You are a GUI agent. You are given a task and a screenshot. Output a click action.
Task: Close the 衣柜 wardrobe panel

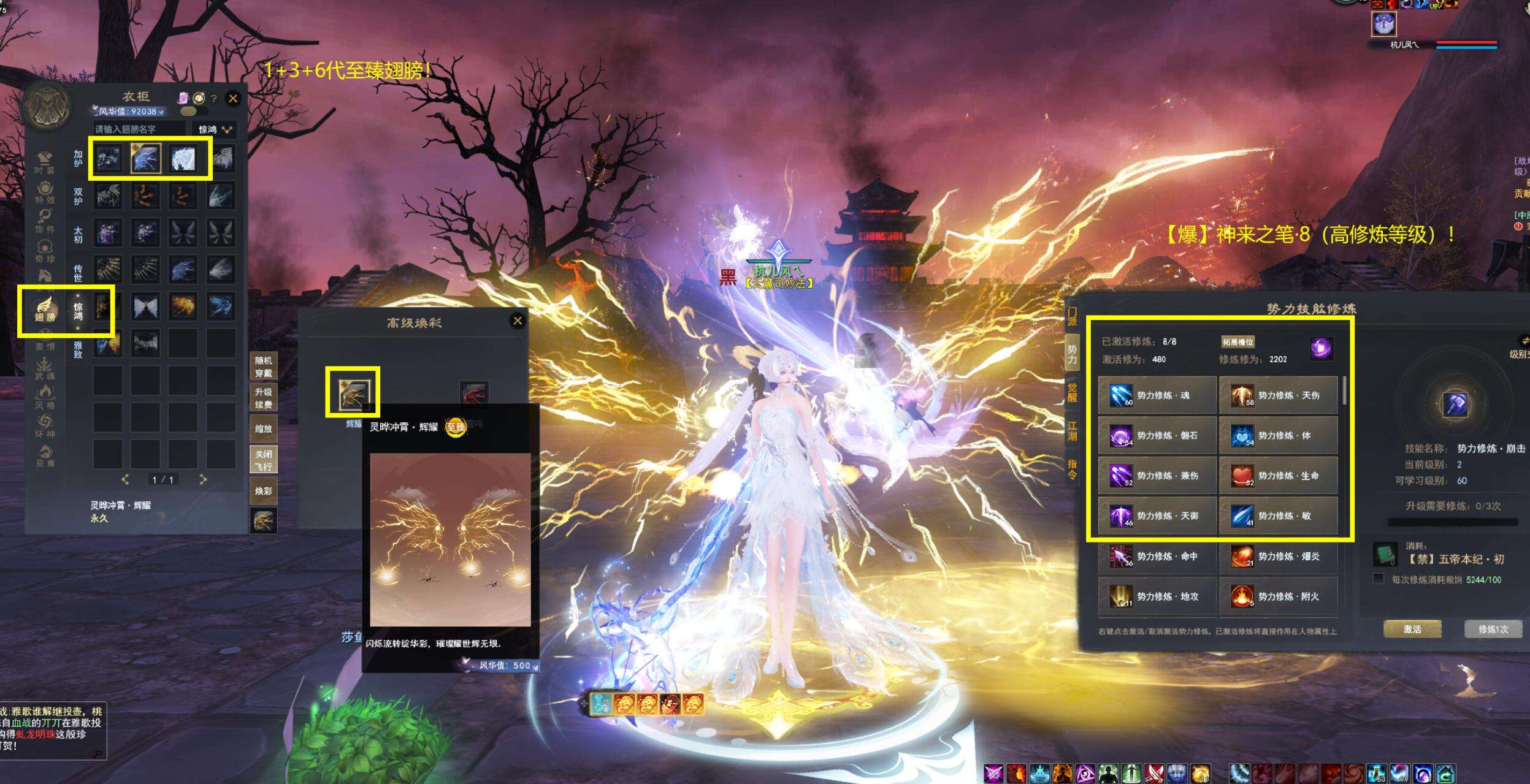[x=233, y=98]
